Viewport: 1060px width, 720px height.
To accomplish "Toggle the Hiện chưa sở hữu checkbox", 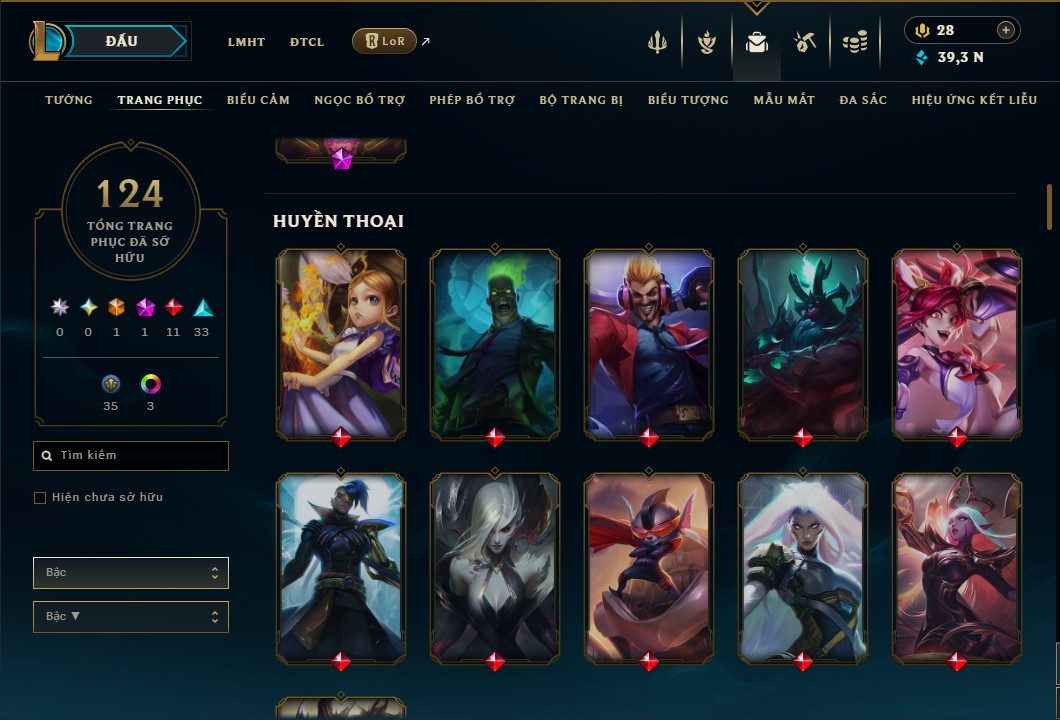I will click(40, 498).
